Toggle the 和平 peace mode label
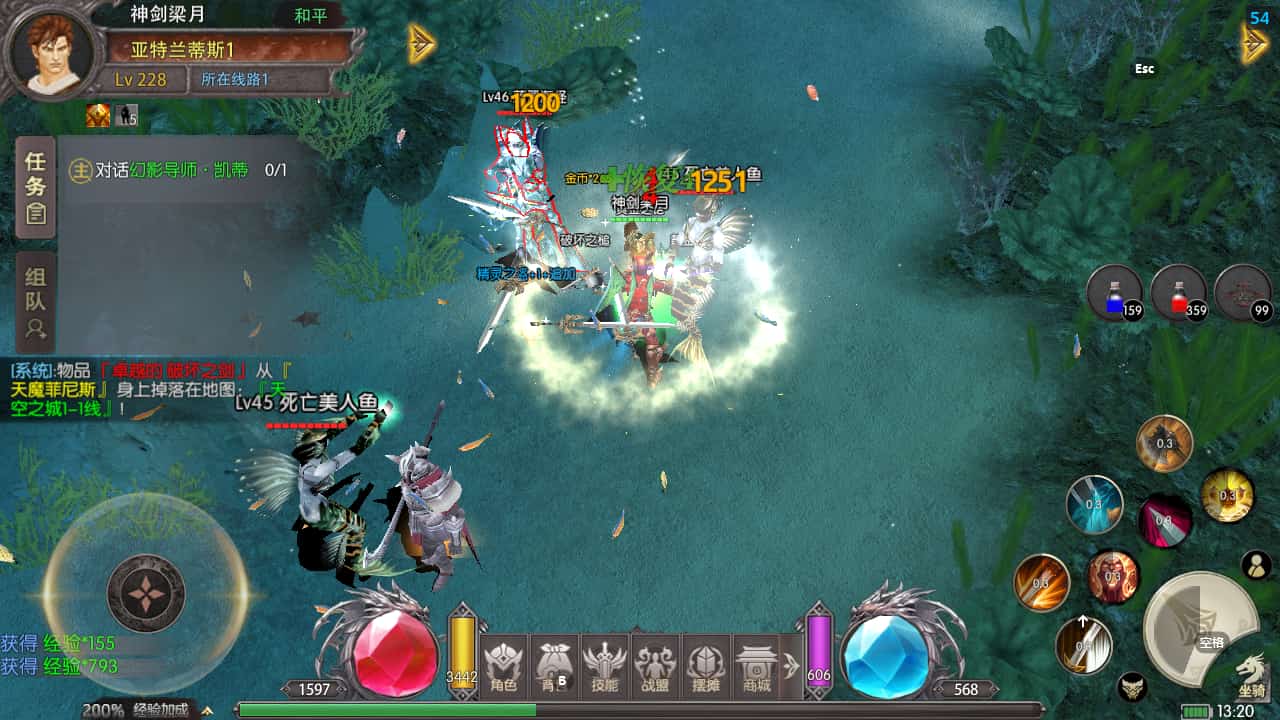Screen dimensions: 1280x720 pos(311,16)
